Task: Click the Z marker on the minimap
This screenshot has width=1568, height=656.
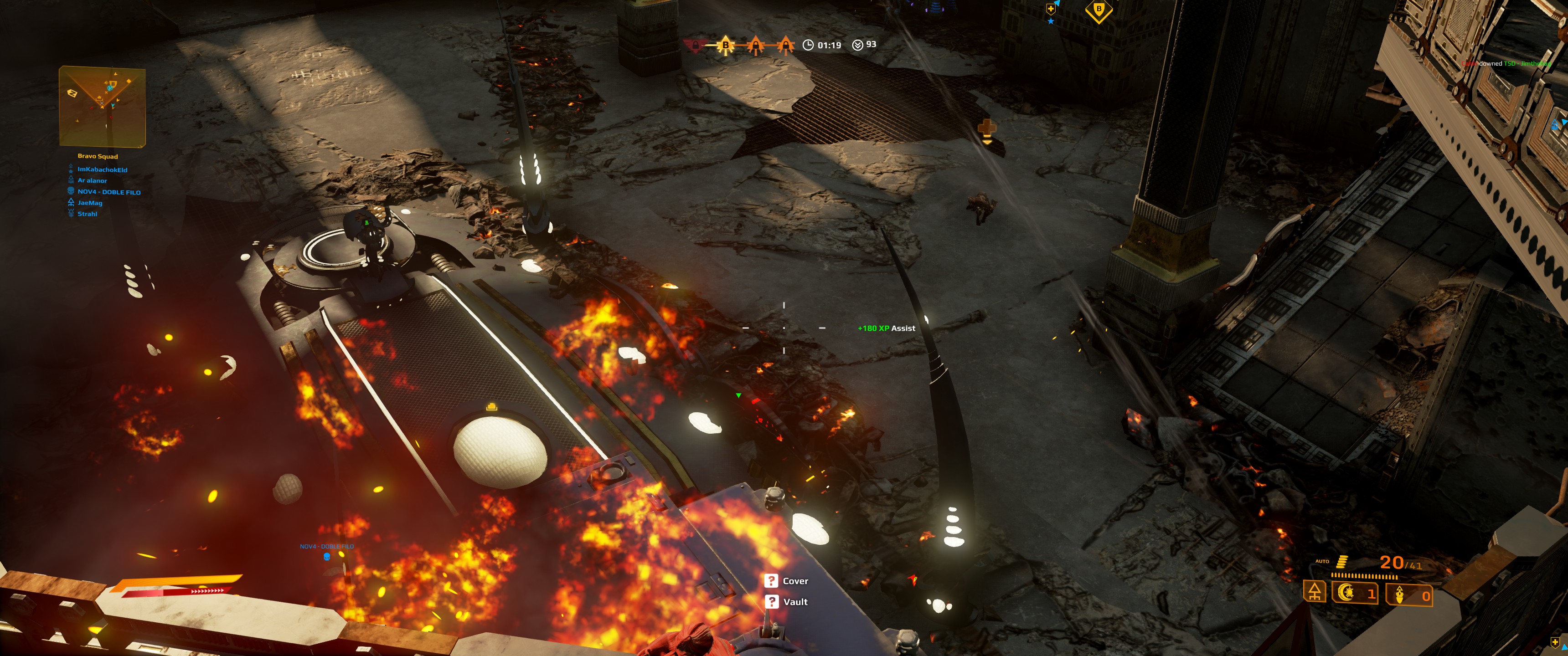Action: coord(72,93)
